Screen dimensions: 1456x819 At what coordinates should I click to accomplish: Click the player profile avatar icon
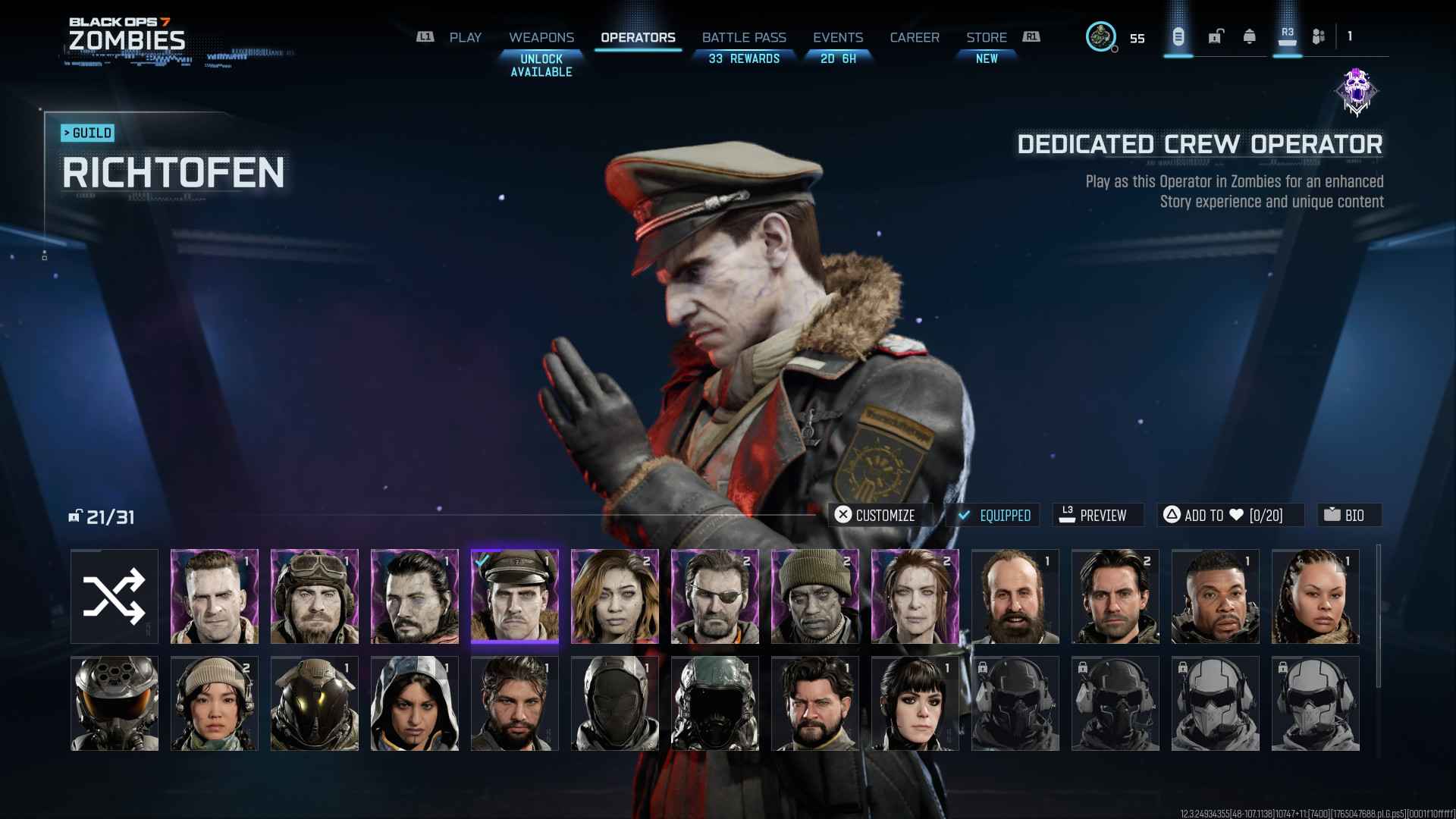1100,36
